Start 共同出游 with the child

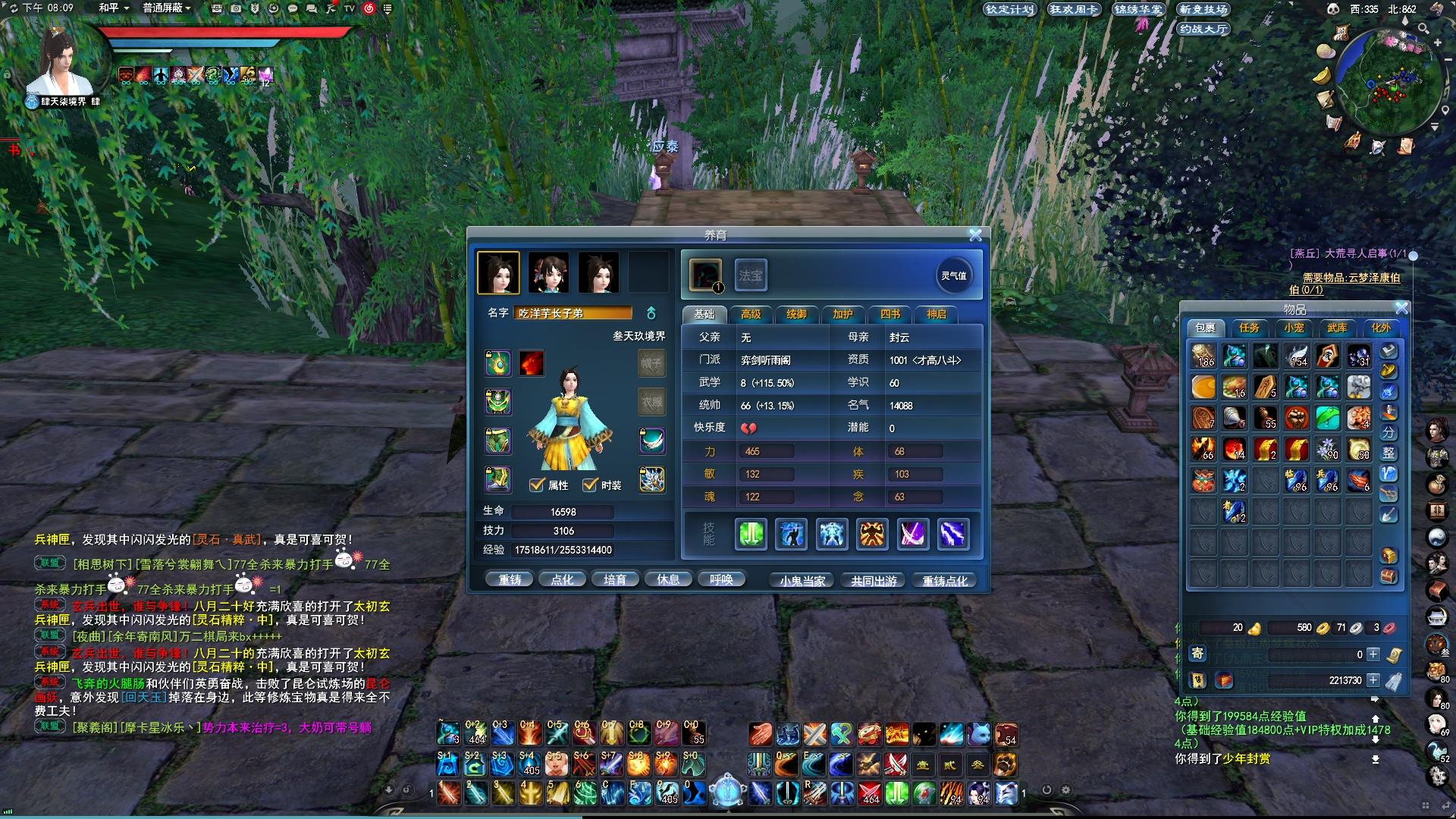pos(874,581)
